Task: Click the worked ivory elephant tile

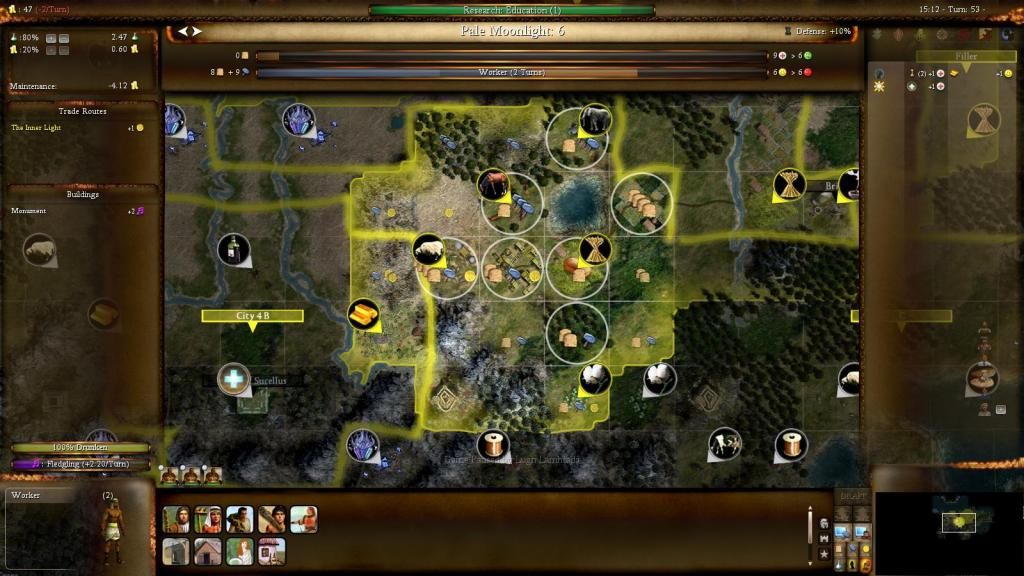Action: (594, 120)
